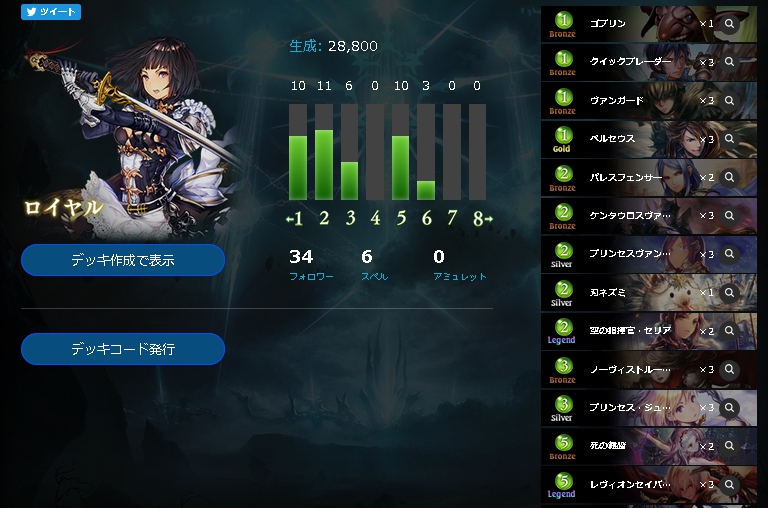Click the magnifier icon beside ペルセウス
Image resolution: width=768 pixels, height=508 pixels.
(730, 138)
